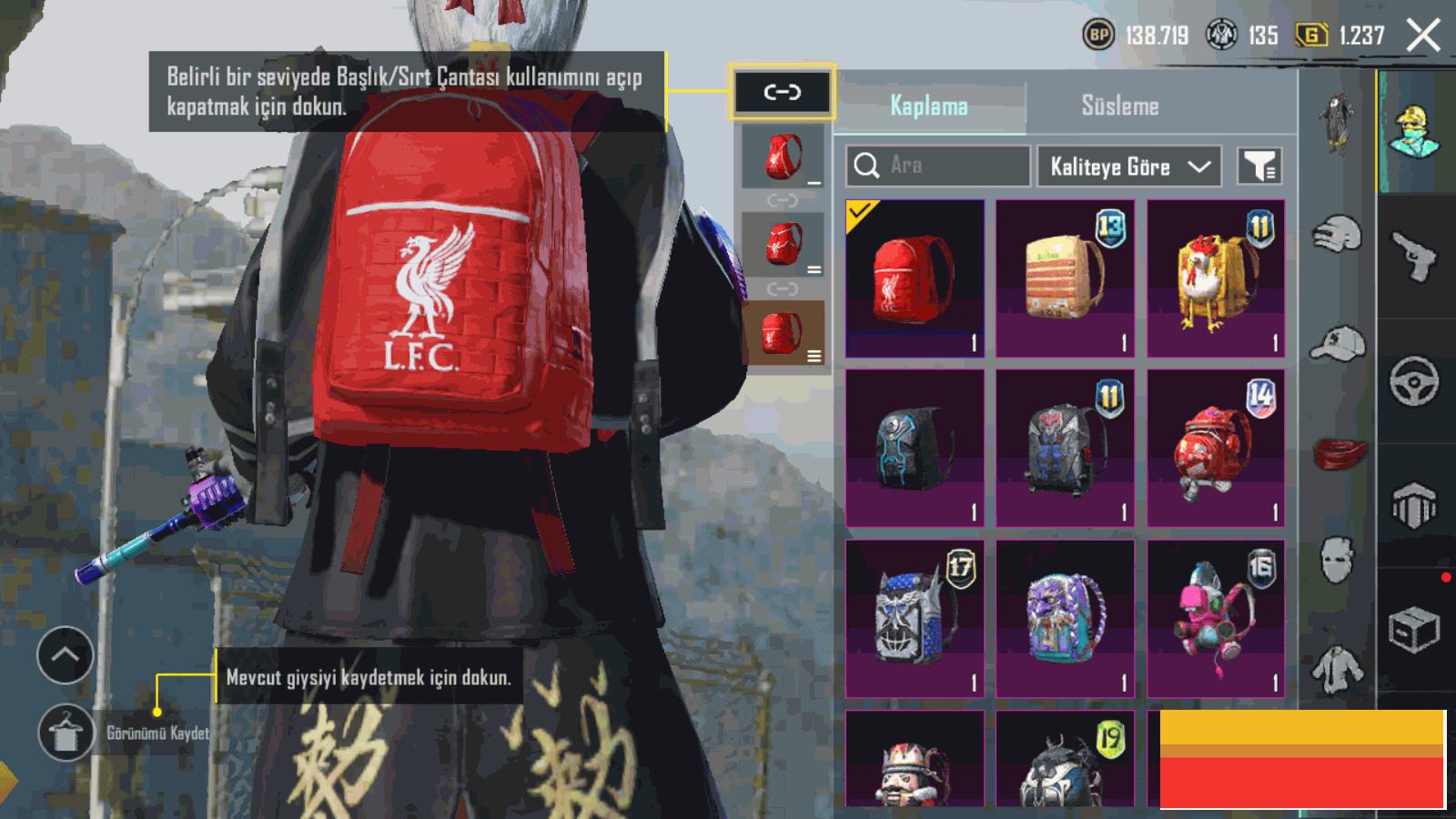Select the blue skull-face backpack skin
The image size is (1456, 819).
915,619
